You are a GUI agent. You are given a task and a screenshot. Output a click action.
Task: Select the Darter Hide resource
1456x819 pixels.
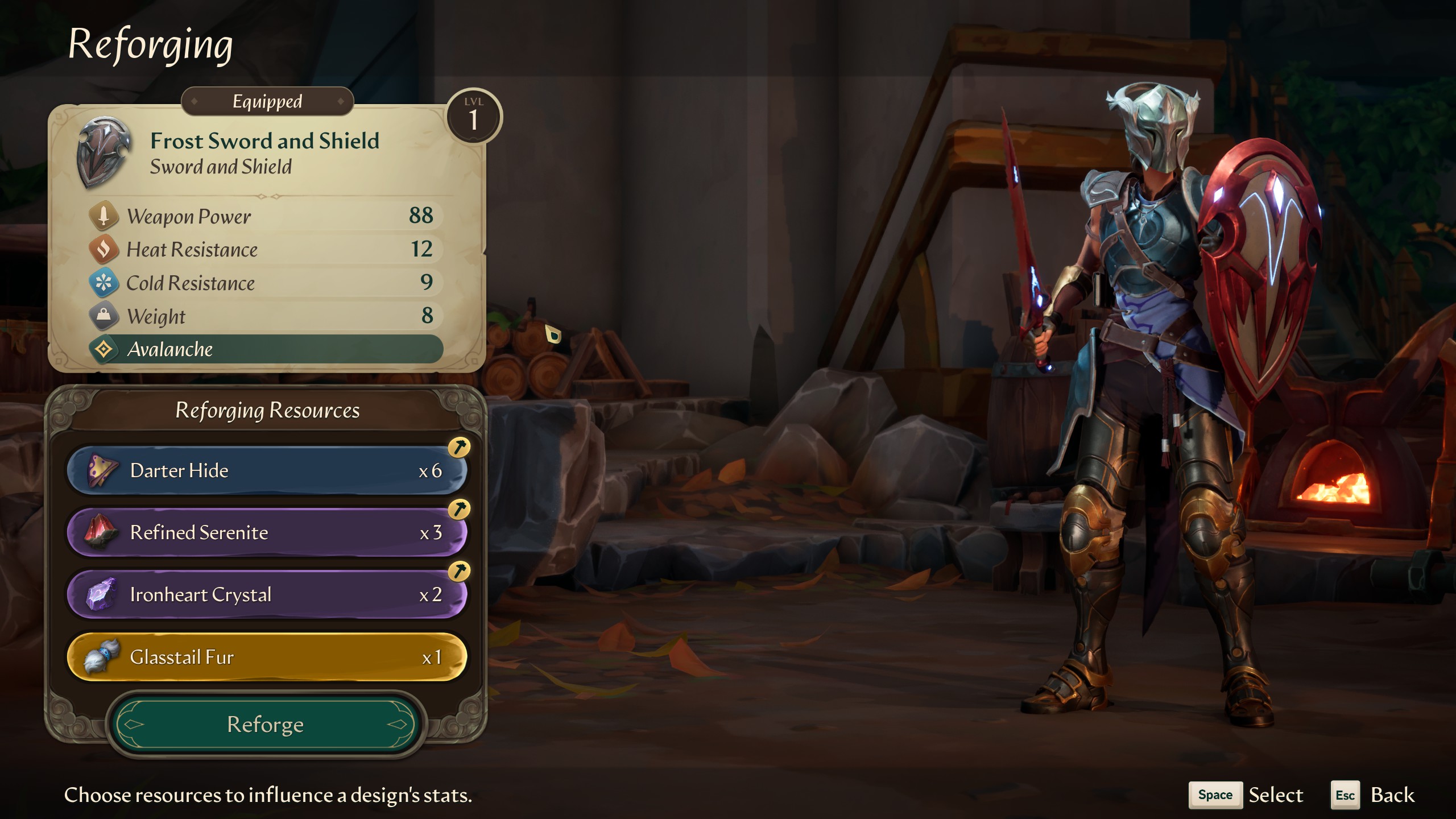(x=266, y=470)
